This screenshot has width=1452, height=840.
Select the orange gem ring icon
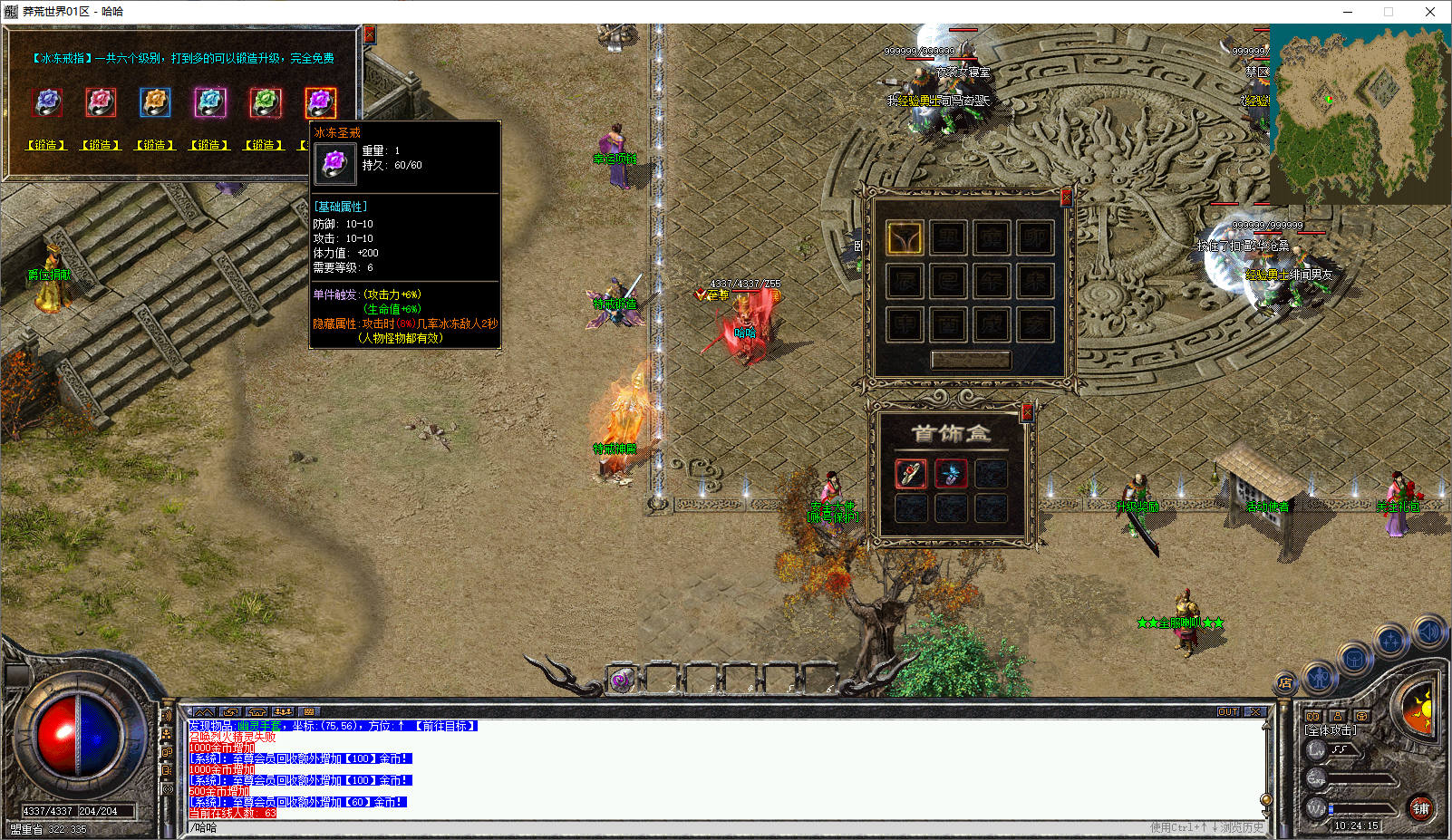click(x=155, y=102)
